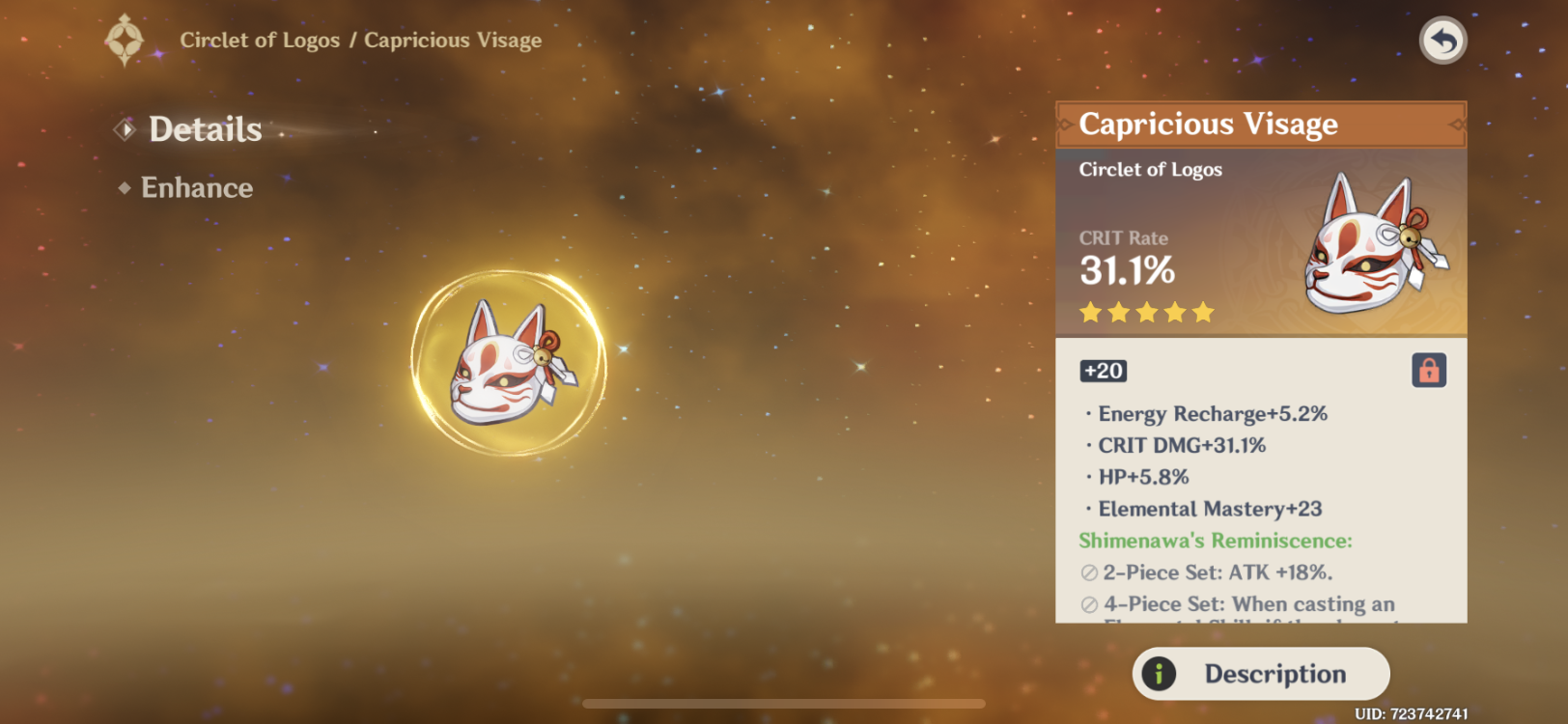Click the +20 level badge on the card
Image resolution: width=1568 pixels, height=724 pixels.
(1103, 371)
